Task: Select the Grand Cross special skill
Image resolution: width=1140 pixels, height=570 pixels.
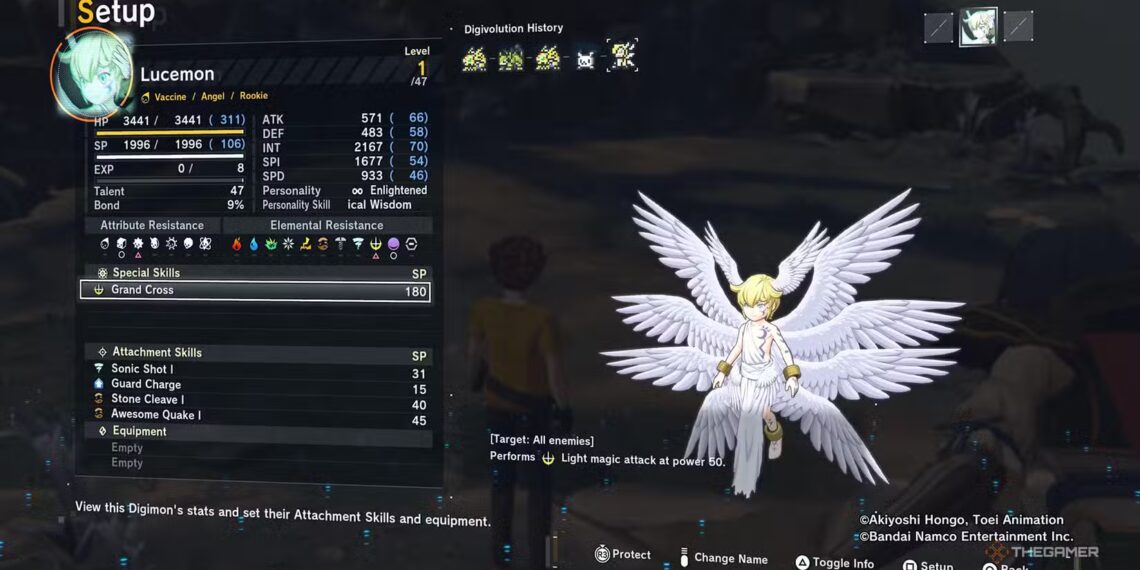Action: [254, 291]
